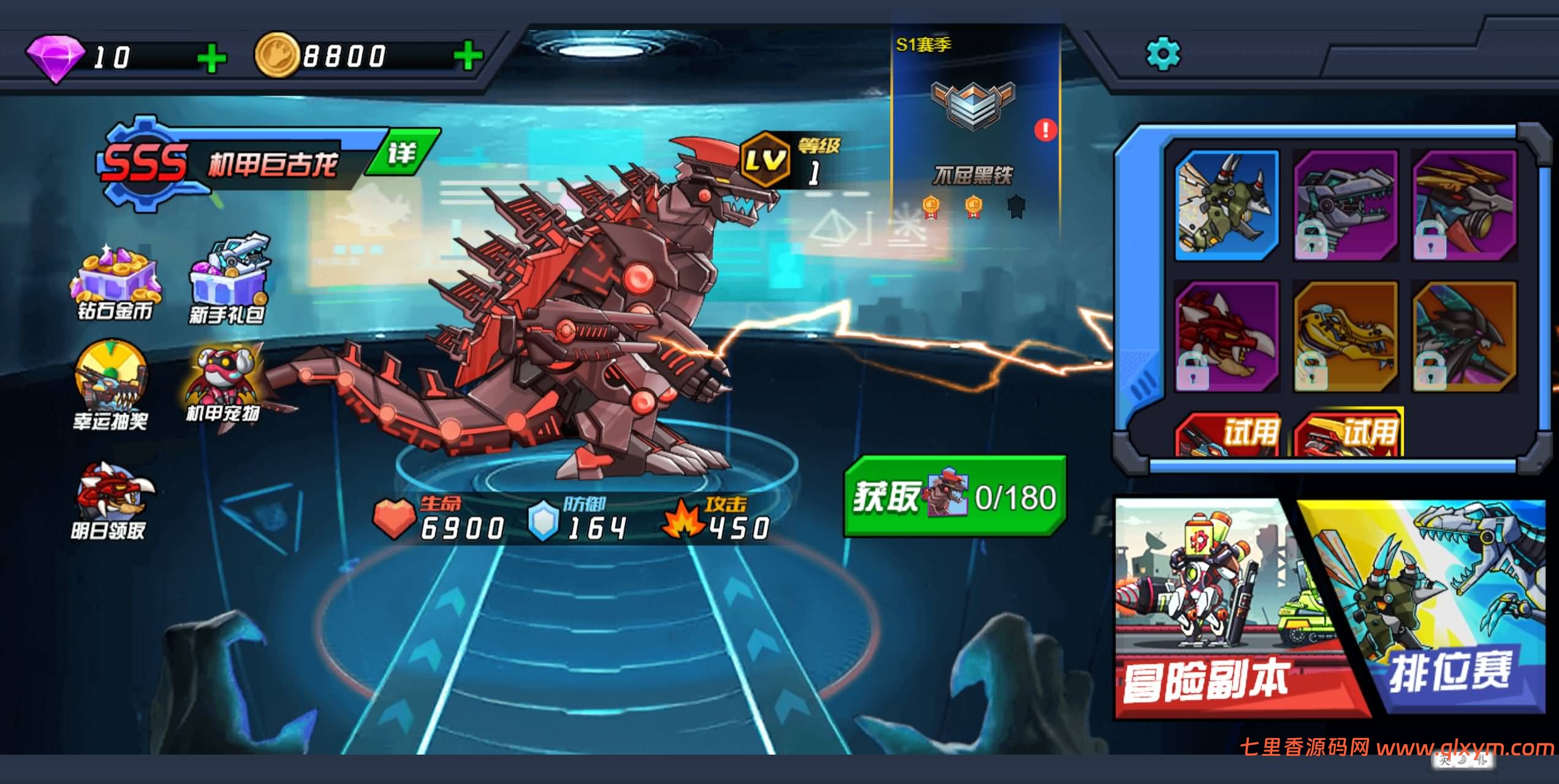Select the locked black winged mecha tile
Image resolution: width=1559 pixels, height=784 pixels.
tap(1464, 336)
